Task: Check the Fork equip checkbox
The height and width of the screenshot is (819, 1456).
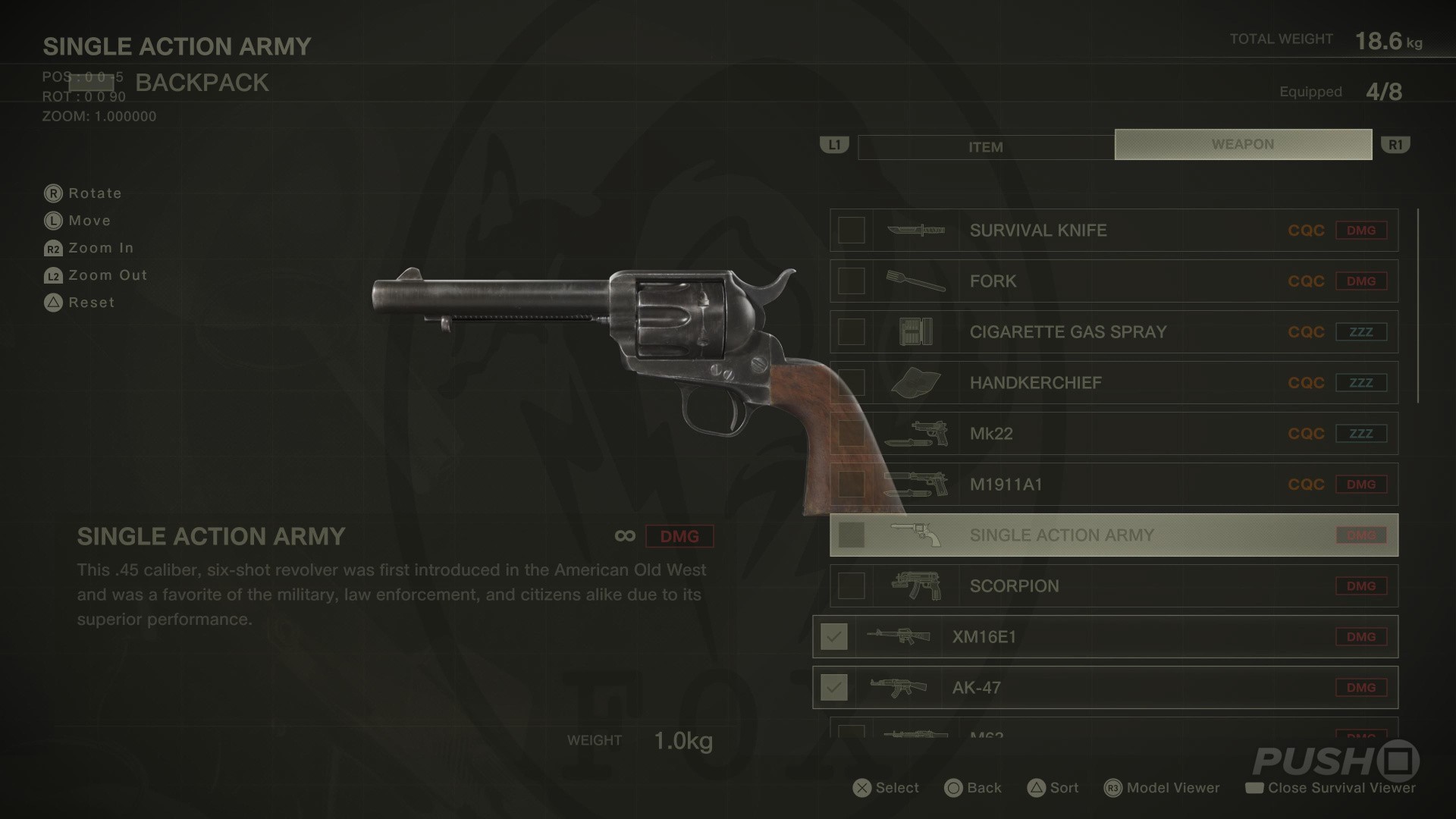Action: coord(851,281)
